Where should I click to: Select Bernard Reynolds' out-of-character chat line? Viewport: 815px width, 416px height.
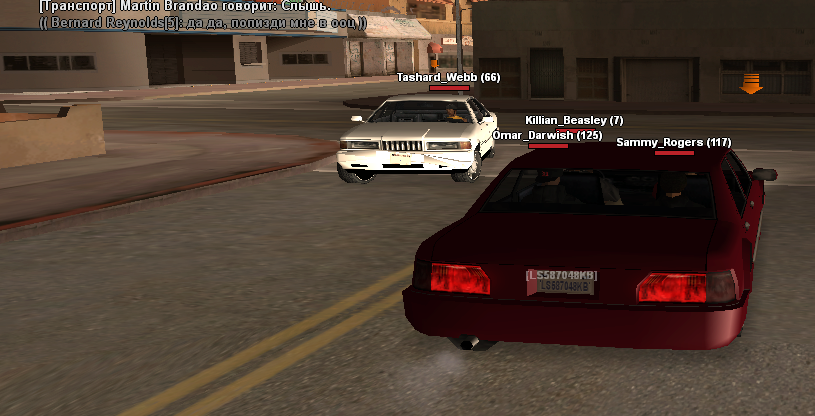click(202, 22)
